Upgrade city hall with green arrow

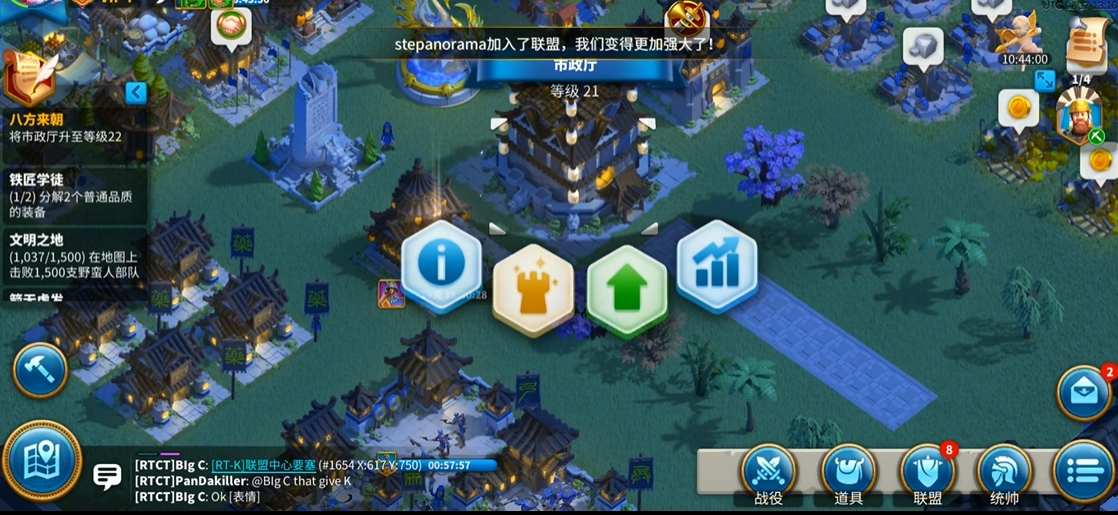click(x=626, y=290)
